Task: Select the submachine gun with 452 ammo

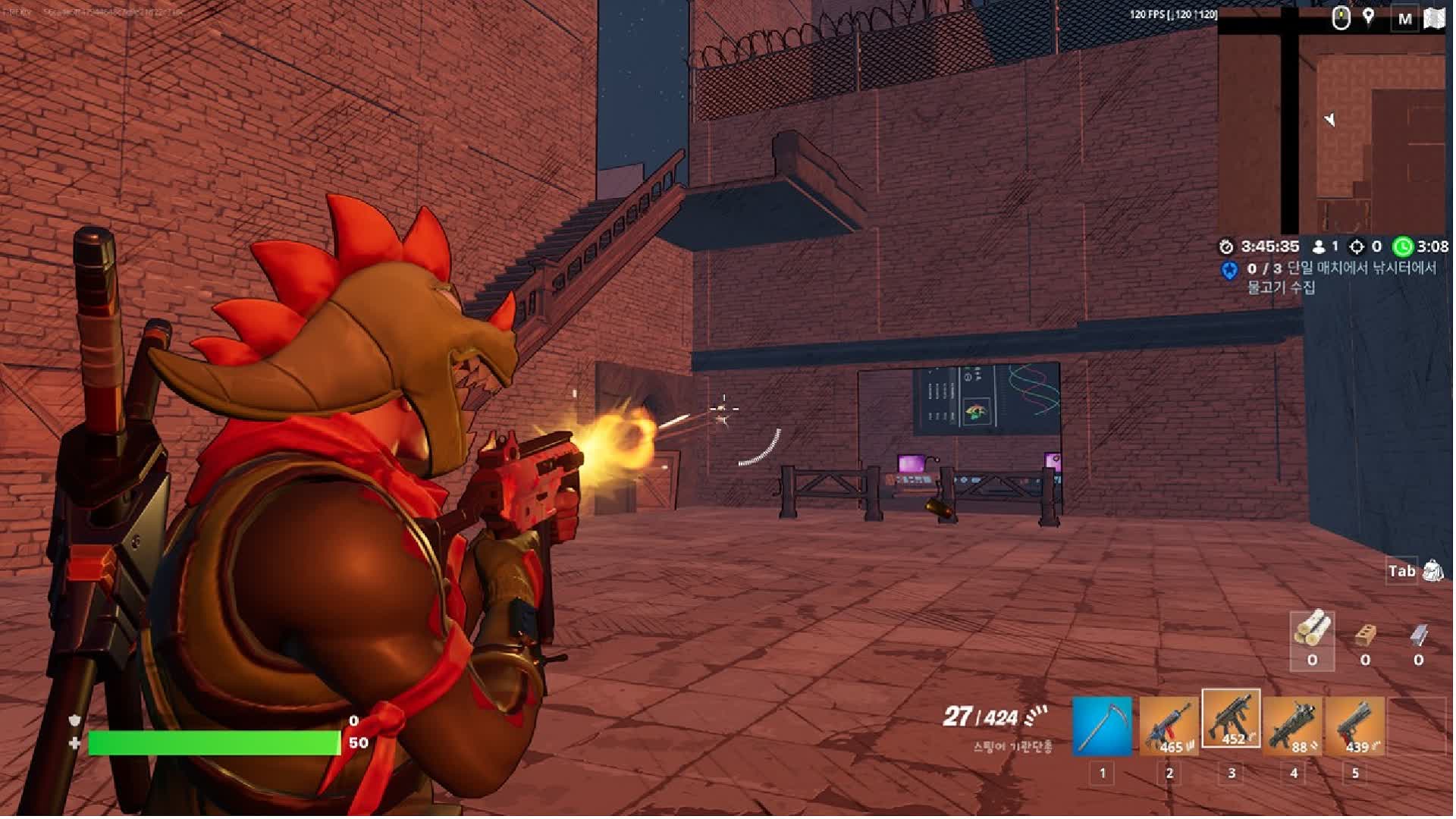Action: coord(1231,719)
